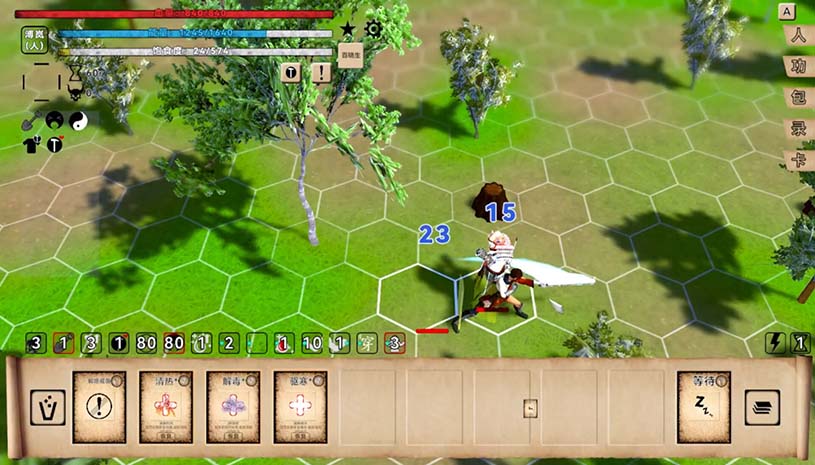The width and height of the screenshot is (815, 465).
Task: Select the yin-yang icon
Action: click(78, 119)
